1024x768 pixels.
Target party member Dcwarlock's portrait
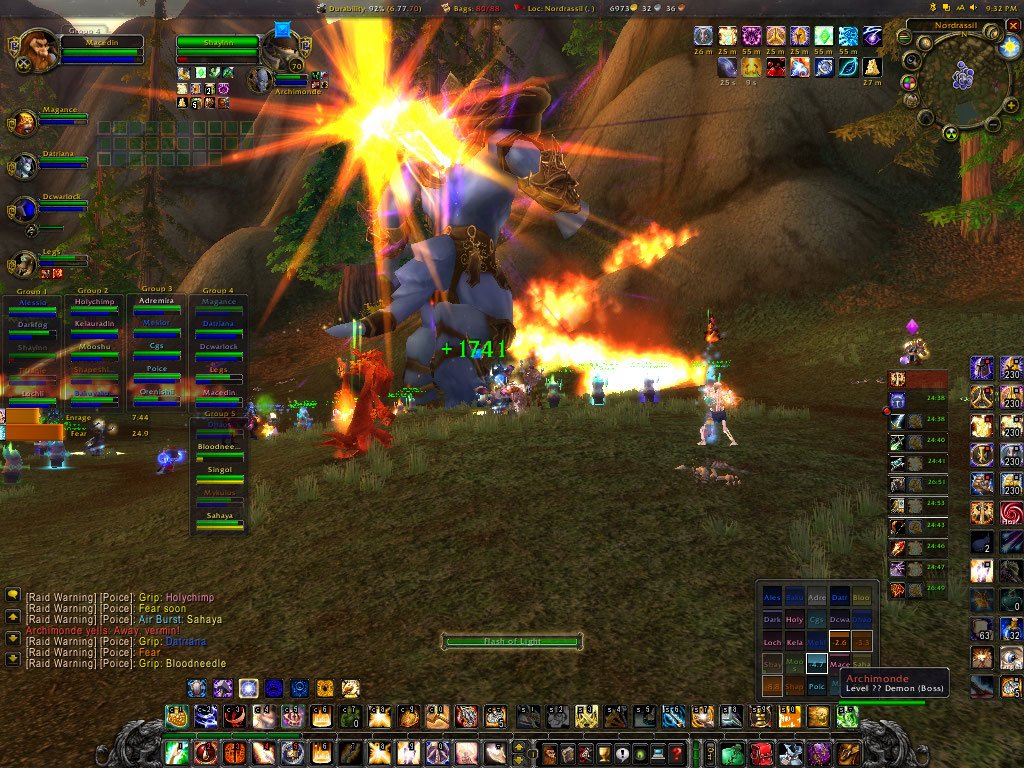(x=24, y=209)
